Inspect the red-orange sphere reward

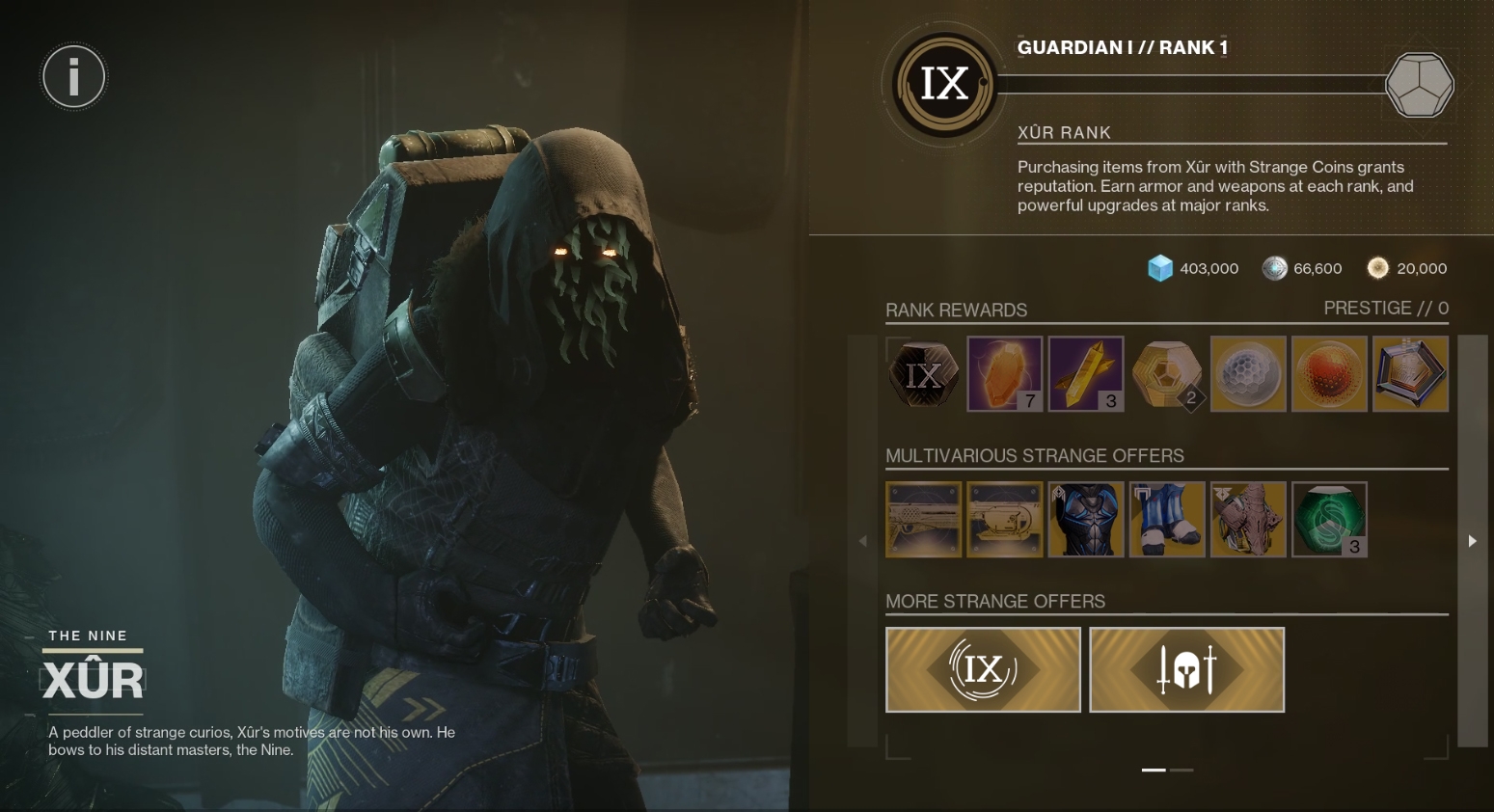click(1329, 374)
